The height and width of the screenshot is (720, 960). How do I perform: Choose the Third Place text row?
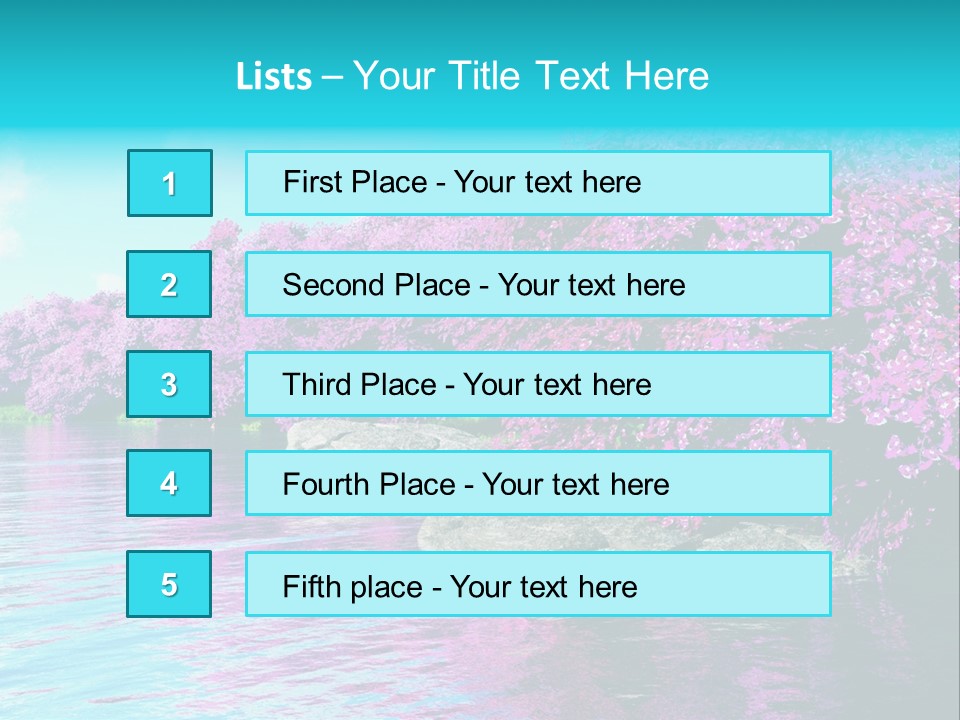(x=538, y=384)
